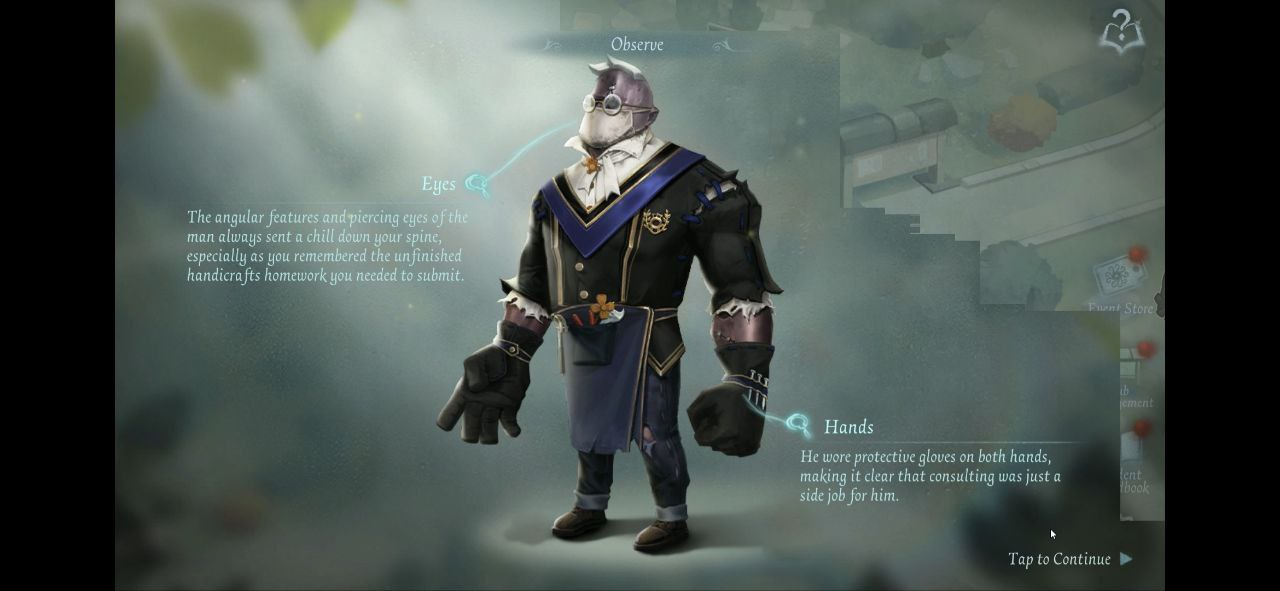
Task: Tap to Continue the observation
Action: [1069, 559]
